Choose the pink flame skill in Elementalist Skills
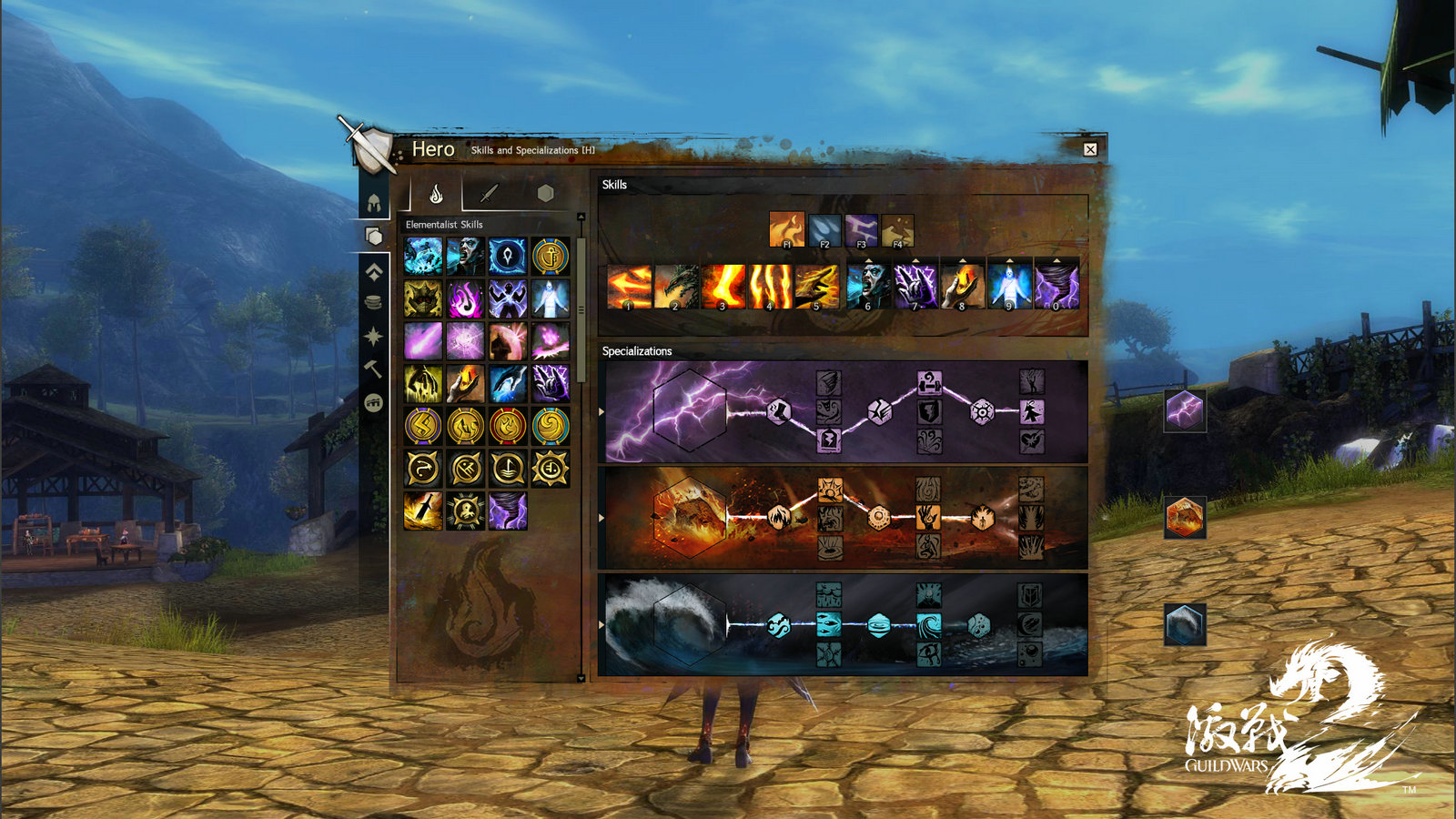This screenshot has height=819, width=1456. pyautogui.click(x=465, y=298)
